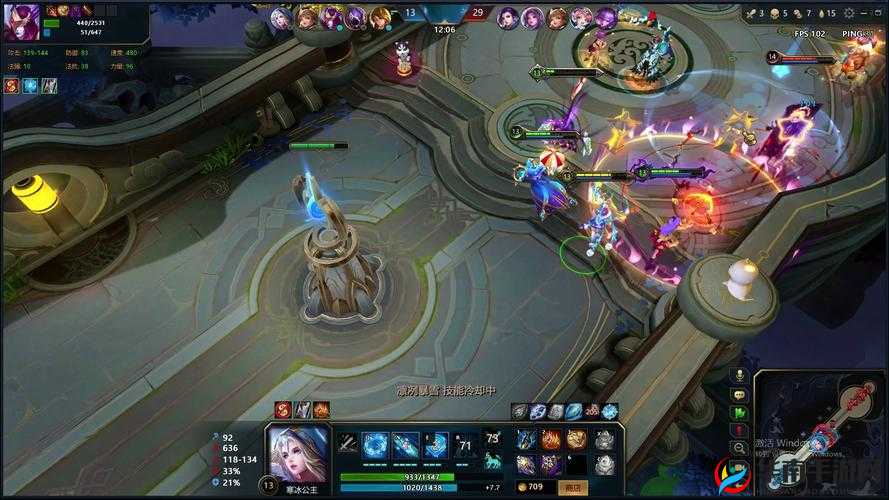Cast the ice arrow ability
Screen dimensions: 889x500
point(406,445)
